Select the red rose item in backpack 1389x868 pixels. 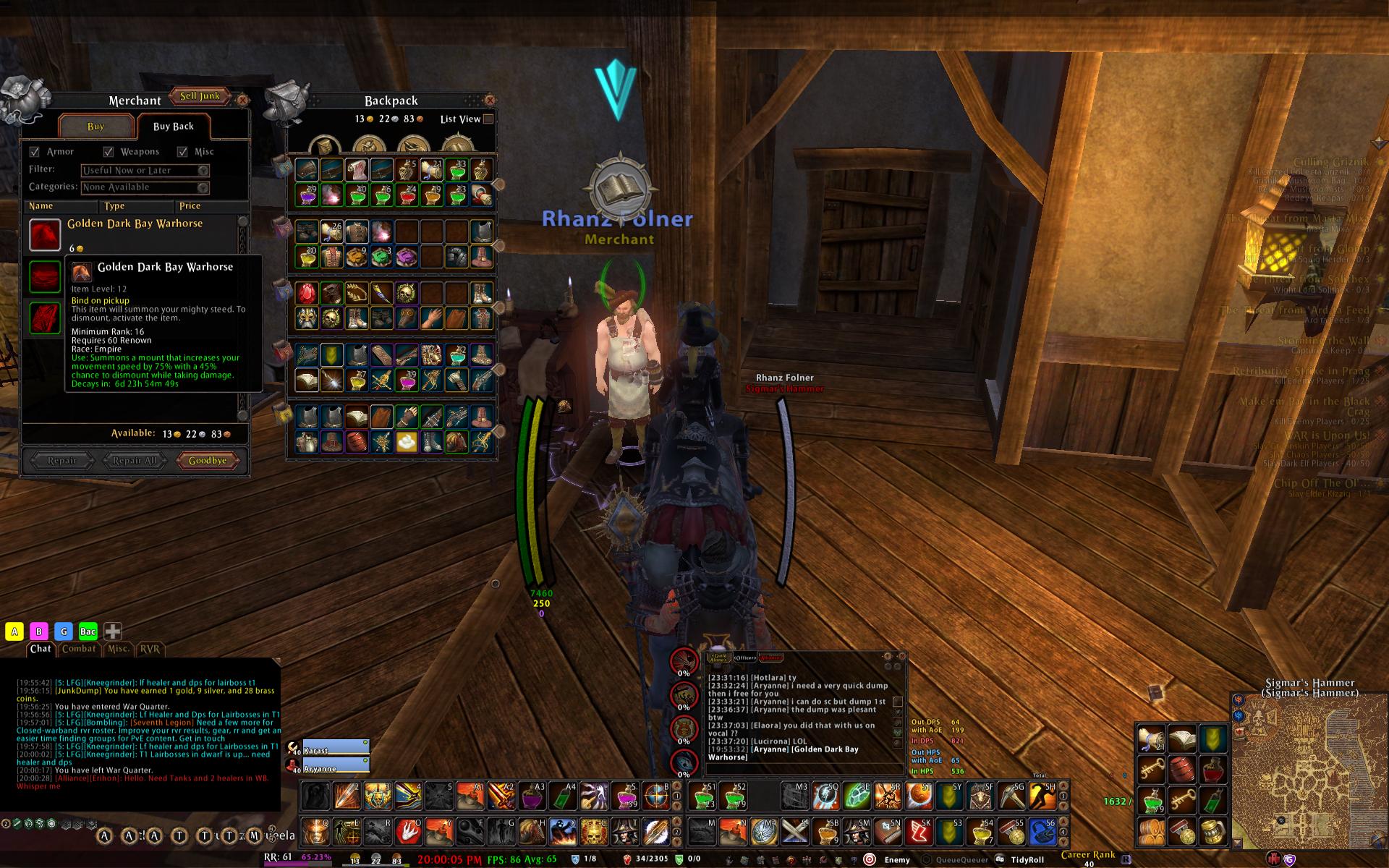[x=306, y=293]
